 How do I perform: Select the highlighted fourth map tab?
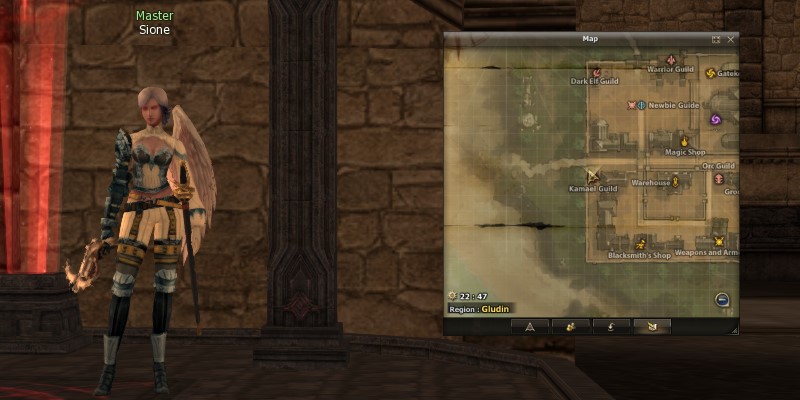tap(651, 326)
